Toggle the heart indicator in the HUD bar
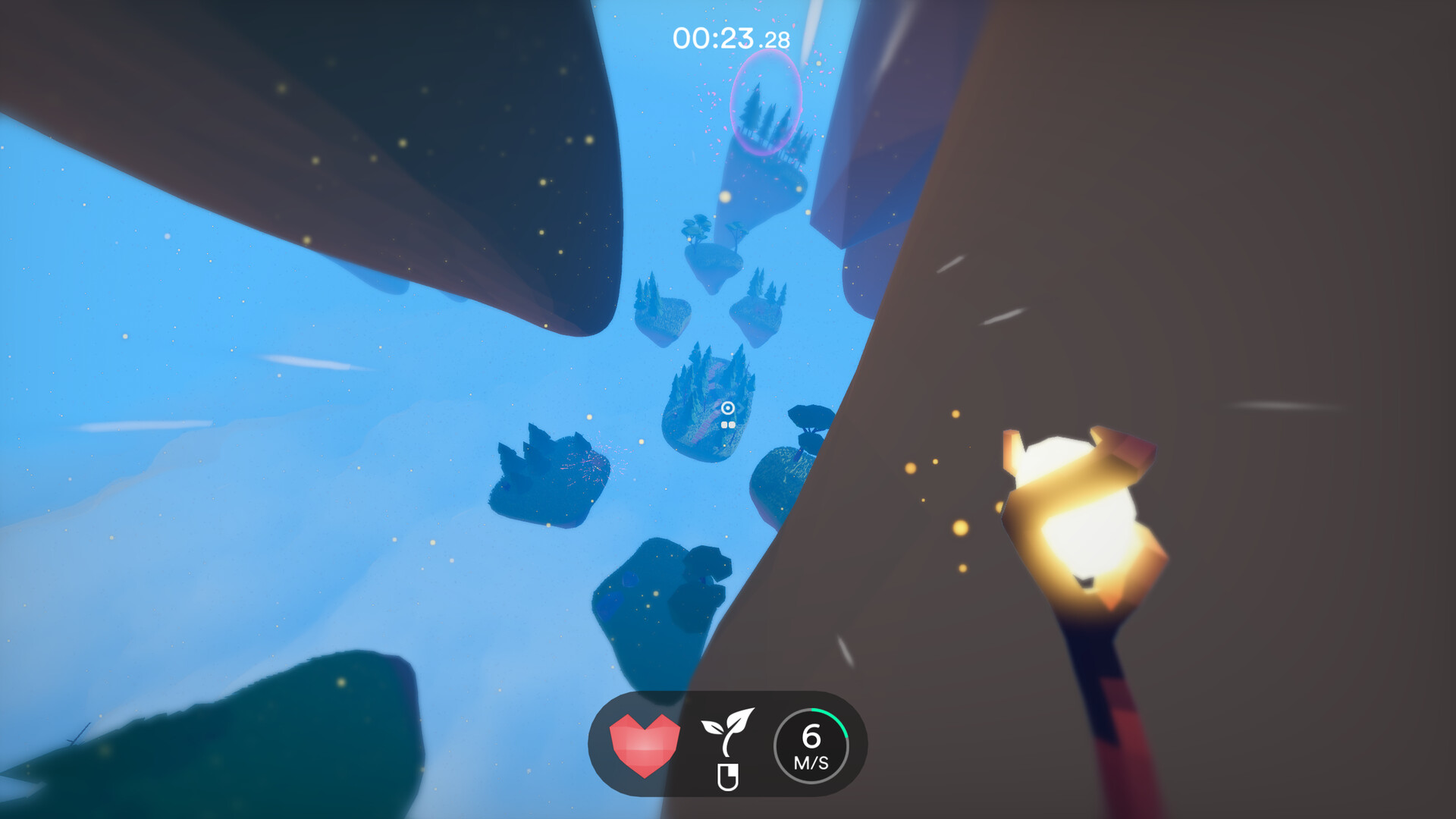Viewport: 1456px width, 819px height. pos(645,745)
